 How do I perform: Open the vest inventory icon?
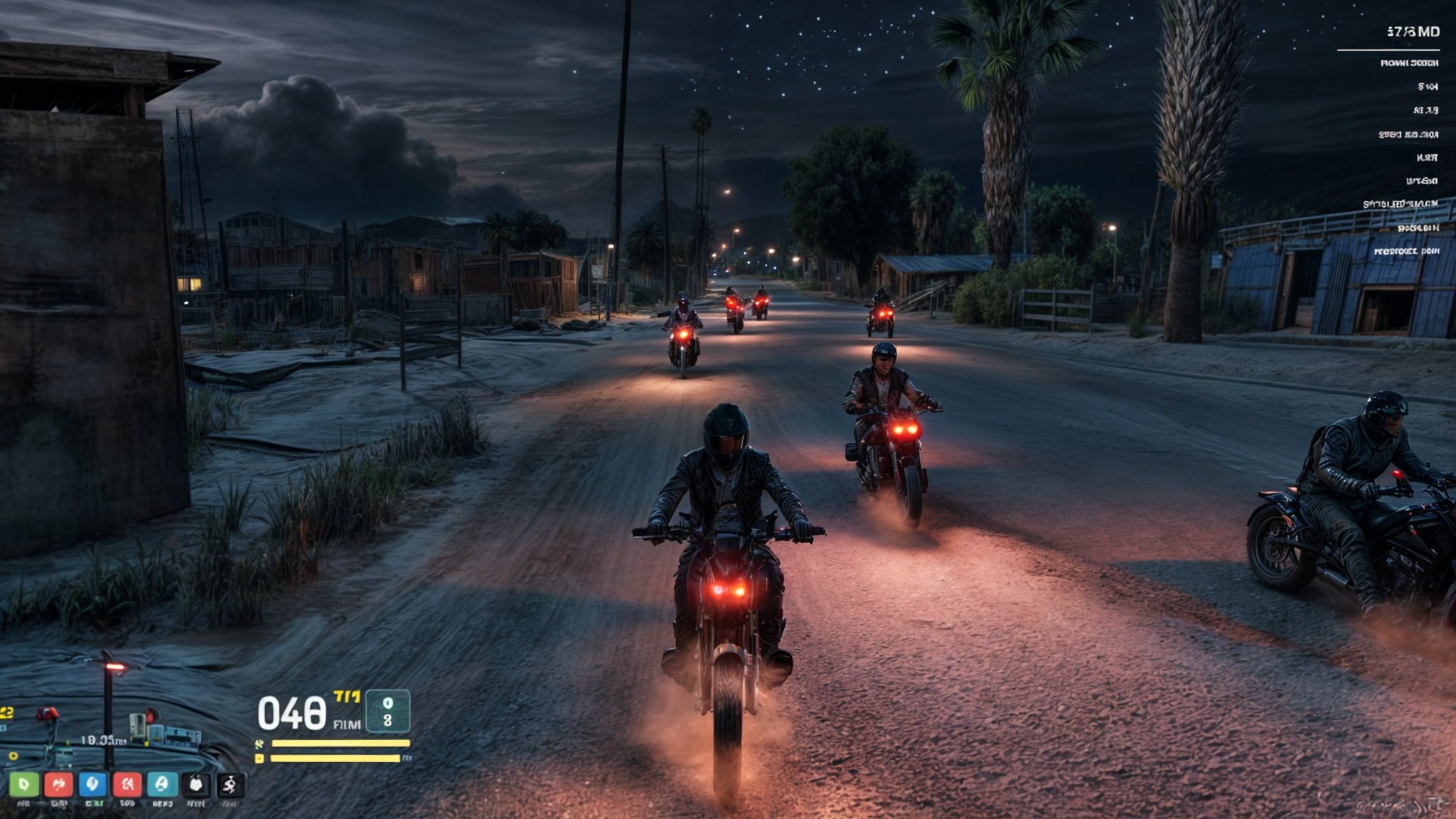coord(197,786)
